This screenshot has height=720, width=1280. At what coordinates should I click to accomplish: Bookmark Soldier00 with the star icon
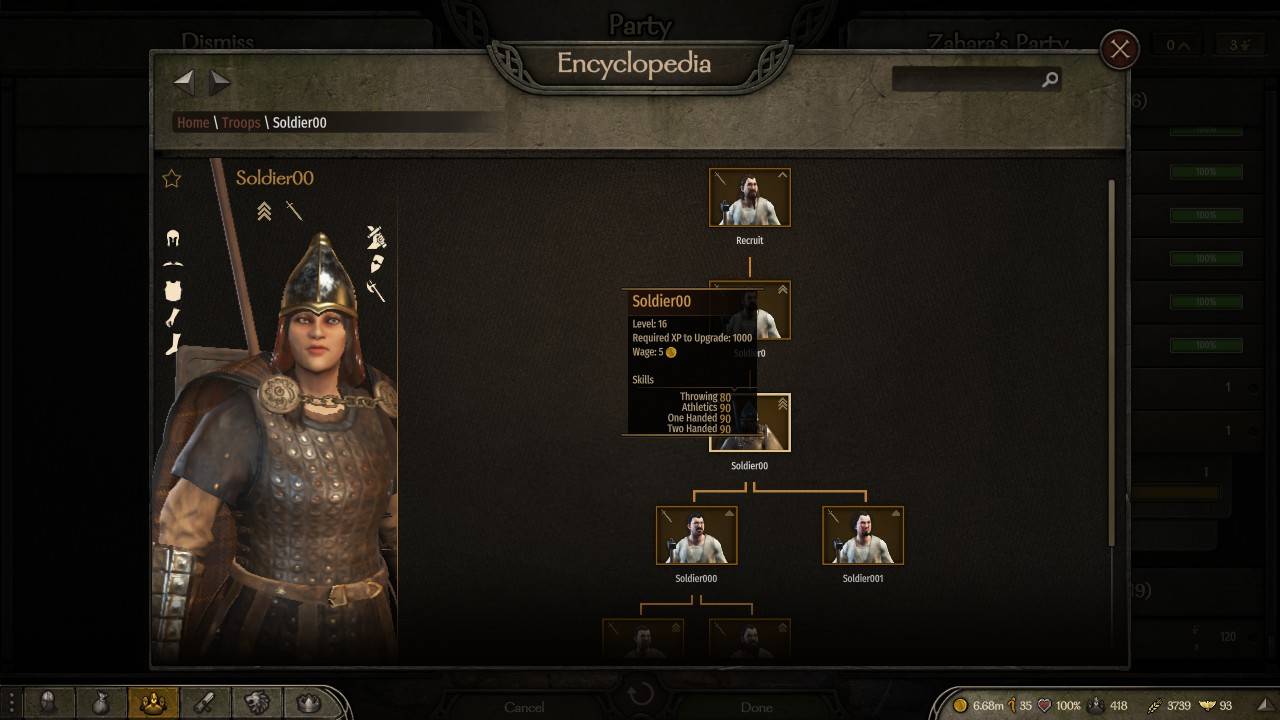click(x=172, y=179)
